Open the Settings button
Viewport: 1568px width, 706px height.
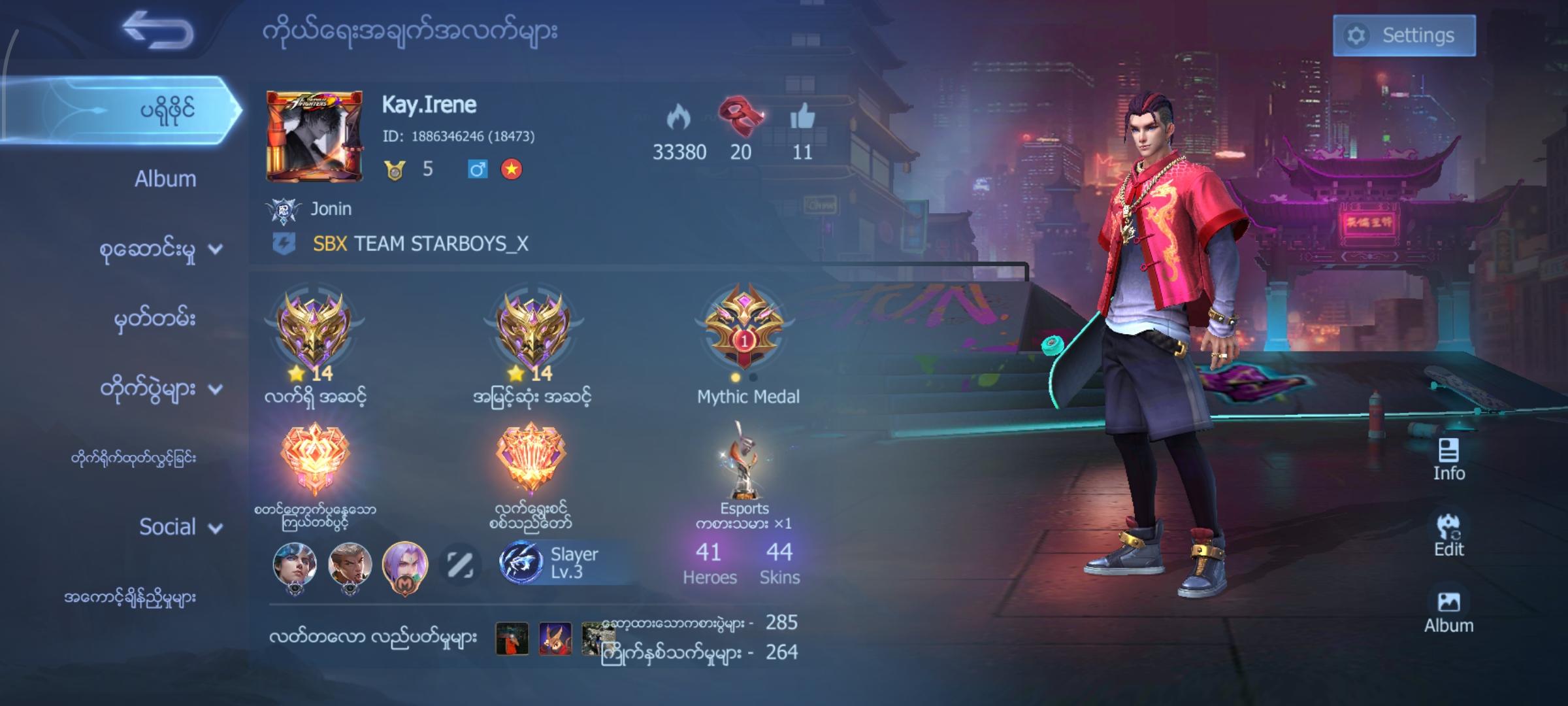point(1403,36)
